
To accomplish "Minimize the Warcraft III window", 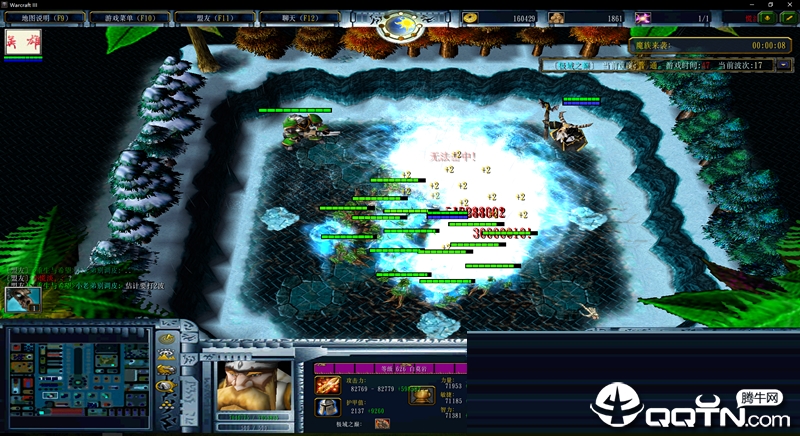I will [752, 5].
